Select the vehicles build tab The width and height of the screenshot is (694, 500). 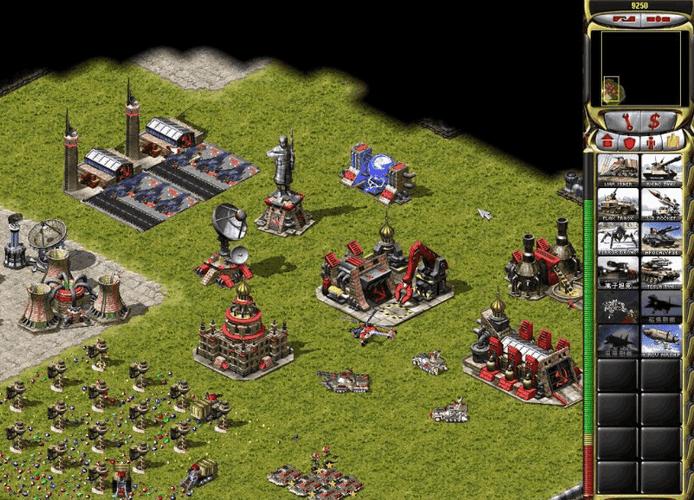coord(674,141)
